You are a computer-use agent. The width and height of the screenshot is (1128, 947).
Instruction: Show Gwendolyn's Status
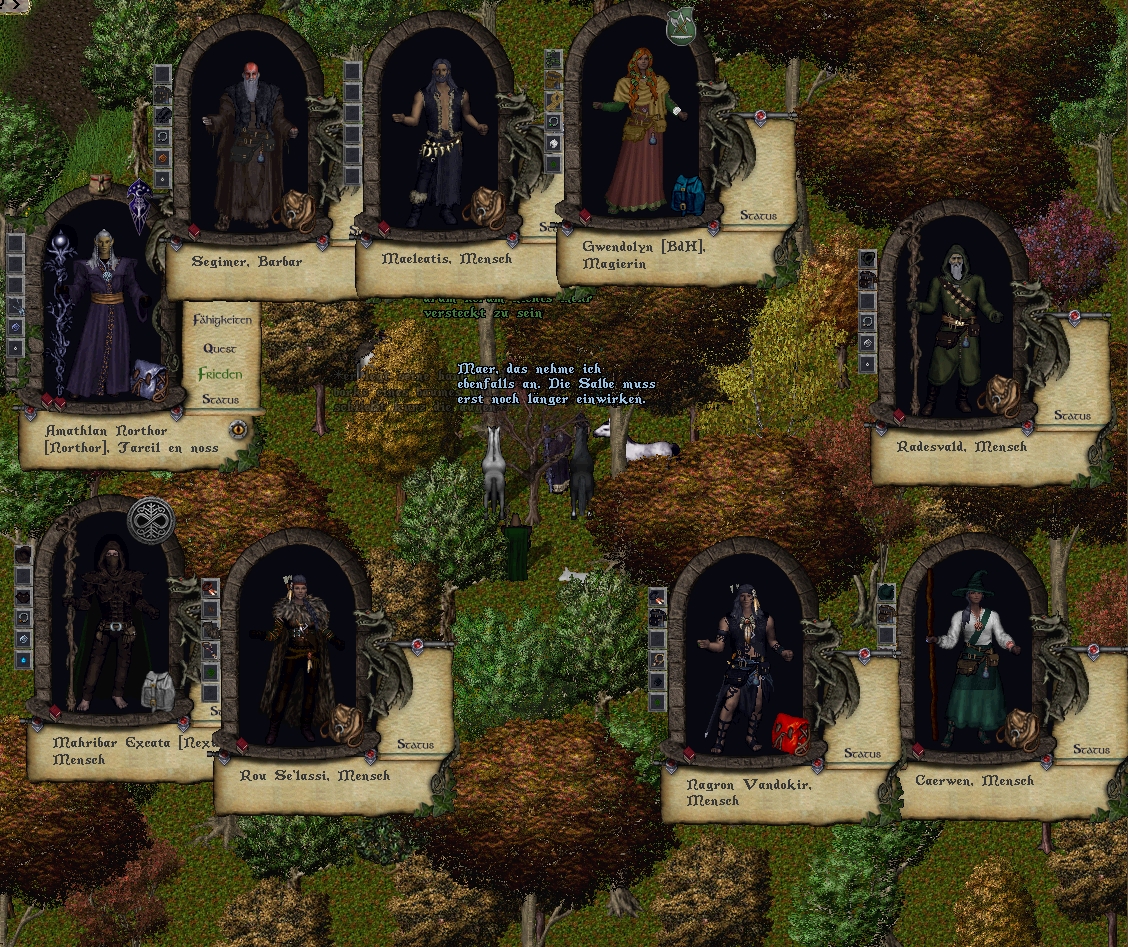(x=758, y=215)
